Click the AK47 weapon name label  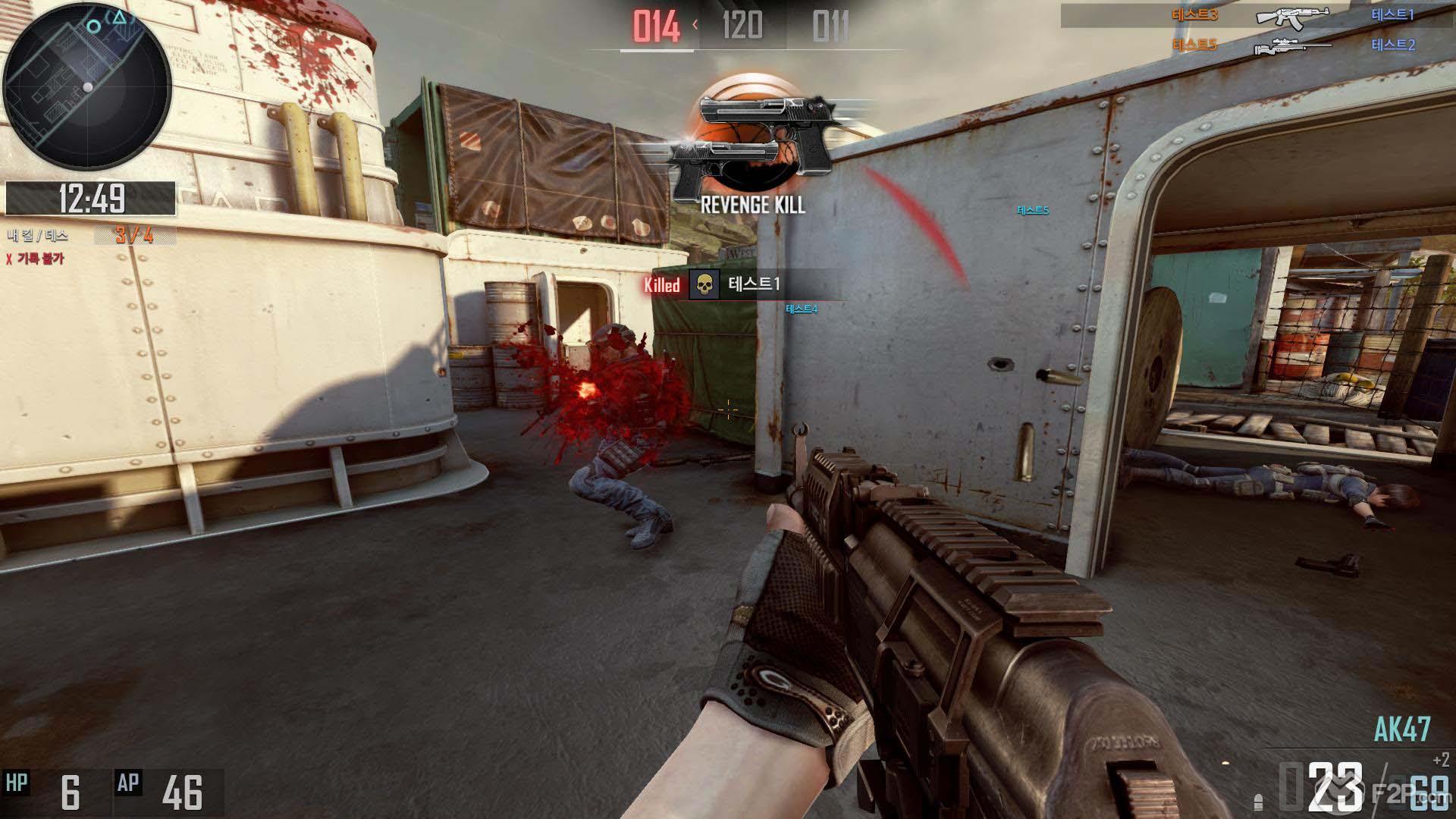tap(1401, 730)
